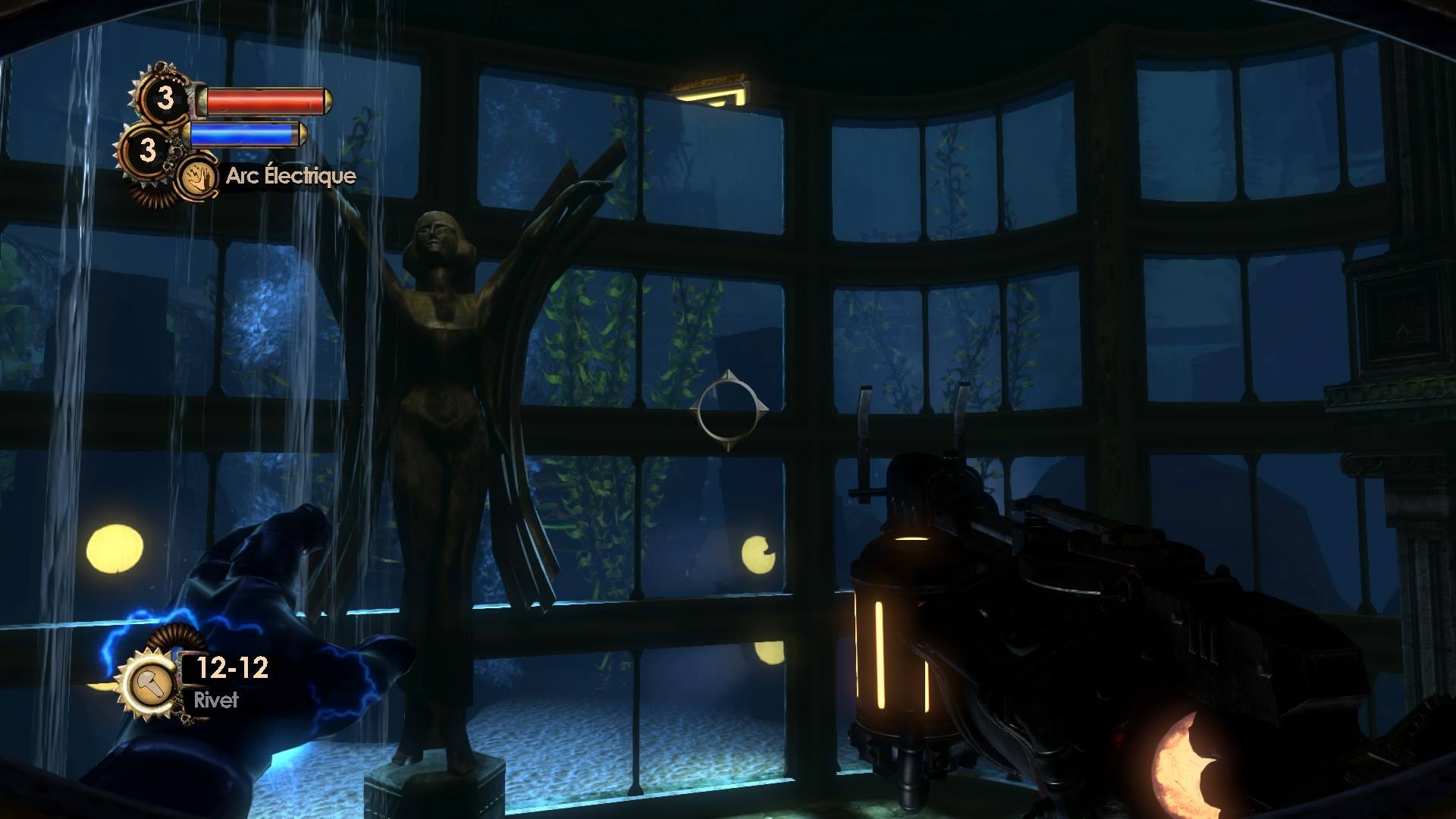Click the Rivet ammo type icon
Image resolution: width=1456 pixels, height=819 pixels.
[147, 685]
